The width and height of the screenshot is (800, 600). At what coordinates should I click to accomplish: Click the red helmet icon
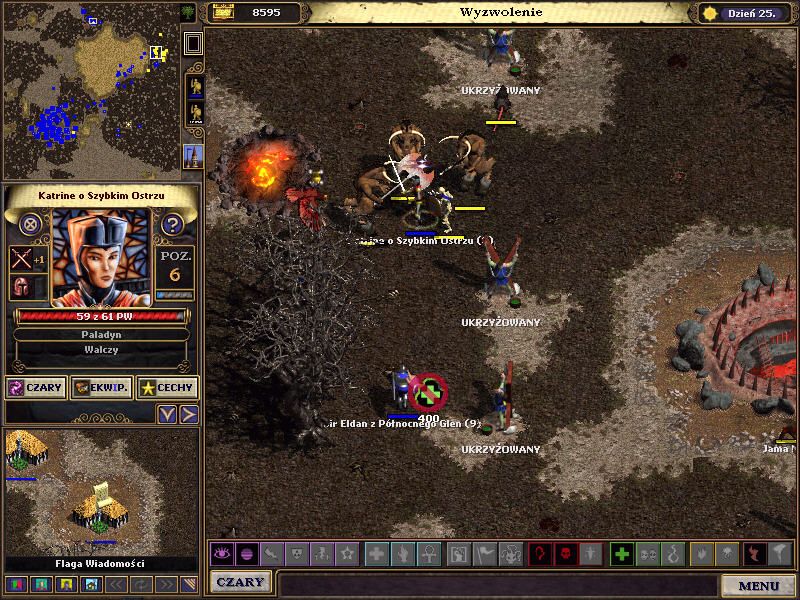coord(20,287)
